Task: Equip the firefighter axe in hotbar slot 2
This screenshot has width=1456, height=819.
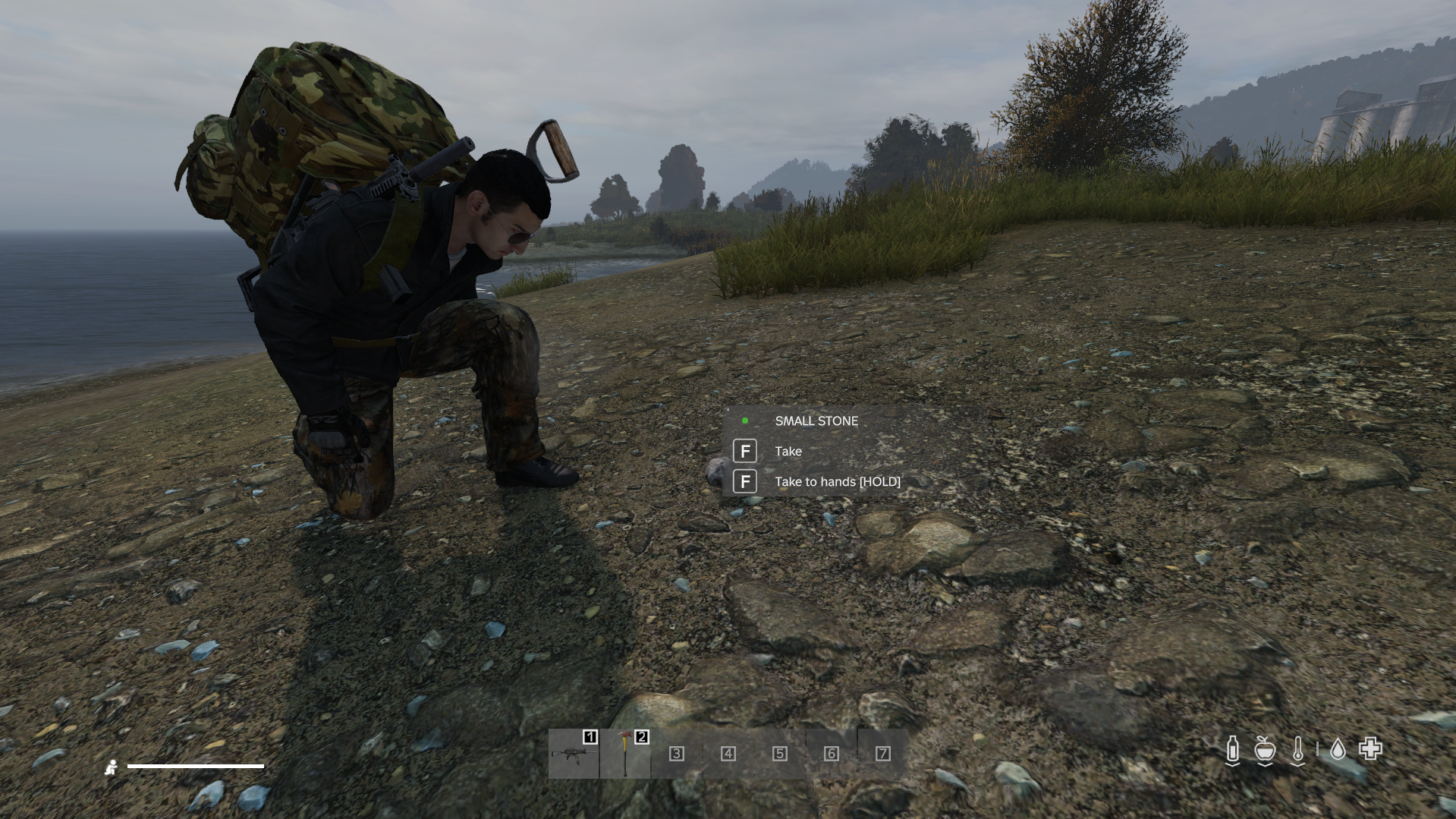Action: (x=625, y=753)
